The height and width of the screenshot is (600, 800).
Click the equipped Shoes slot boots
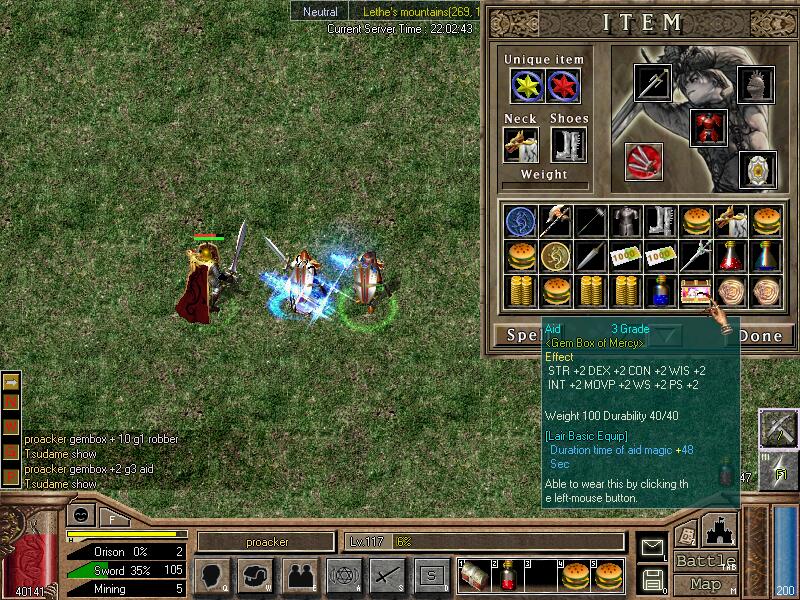click(568, 144)
